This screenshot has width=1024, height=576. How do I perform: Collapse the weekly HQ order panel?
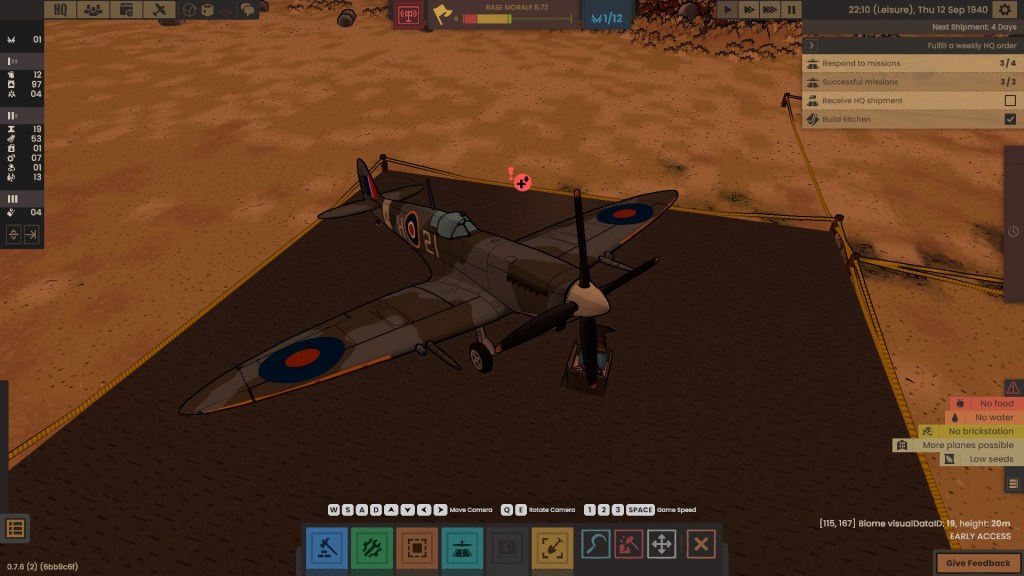(x=812, y=45)
